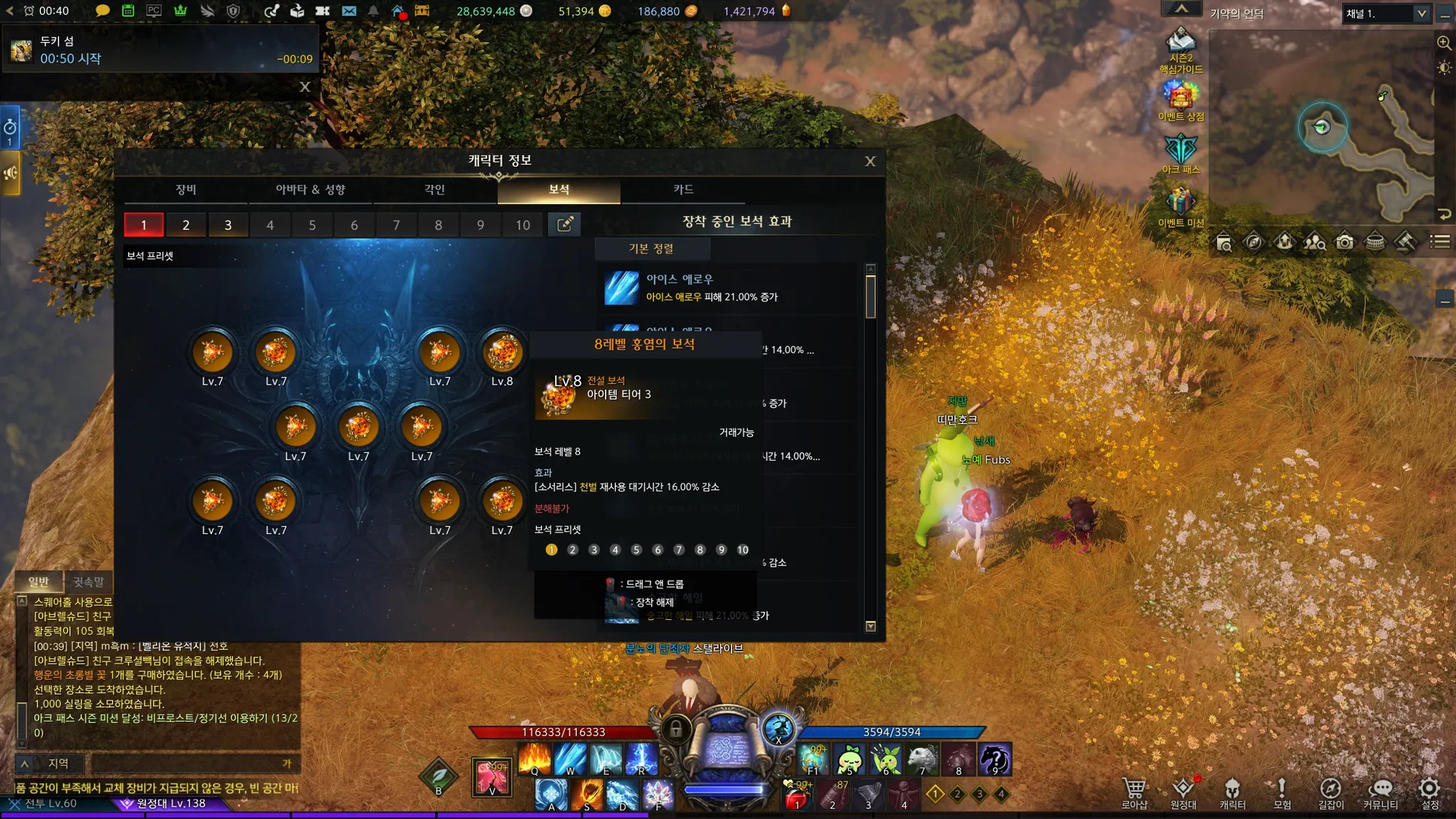Image resolution: width=1456 pixels, height=819 pixels.
Task: Open the 커뮤니티 community menu
Action: 1380,793
